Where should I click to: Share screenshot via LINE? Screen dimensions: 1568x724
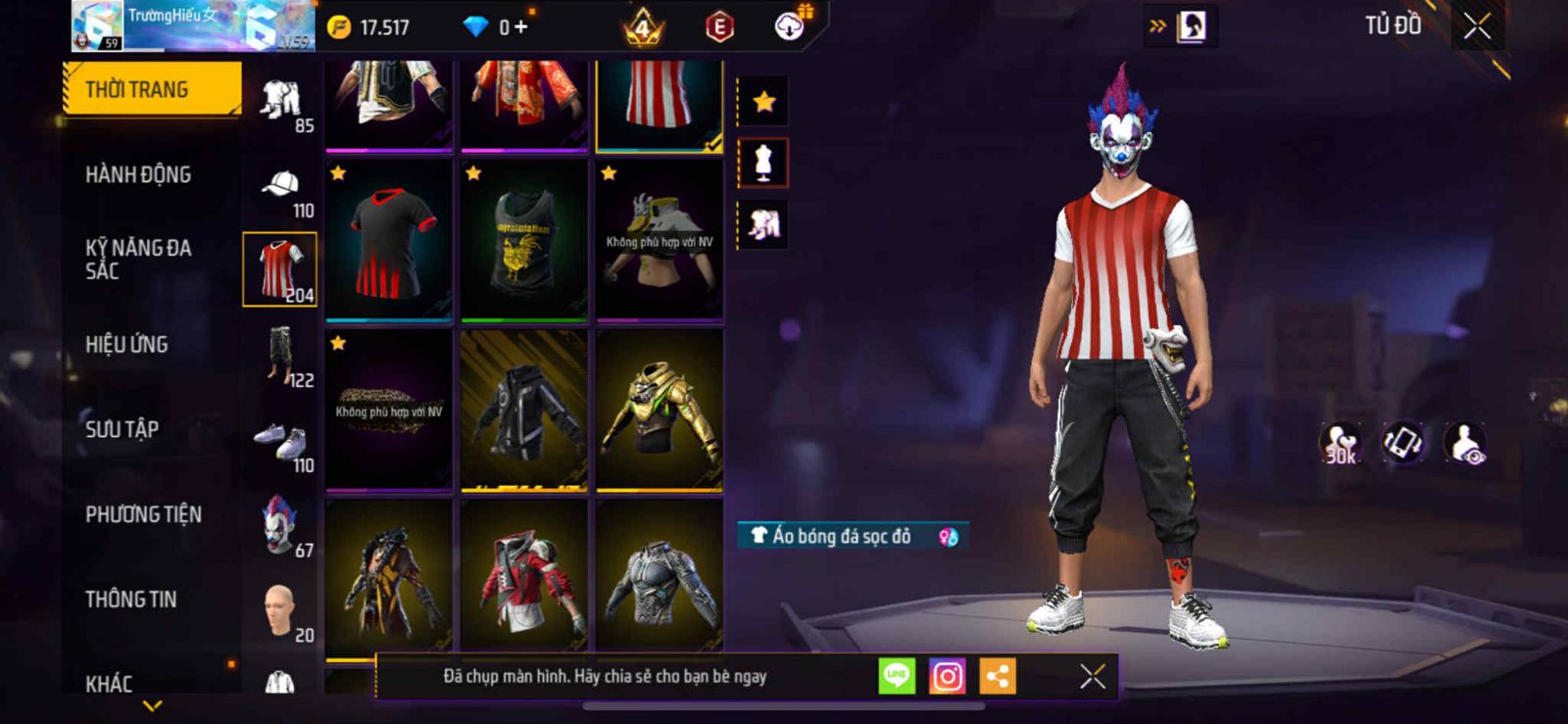(897, 676)
